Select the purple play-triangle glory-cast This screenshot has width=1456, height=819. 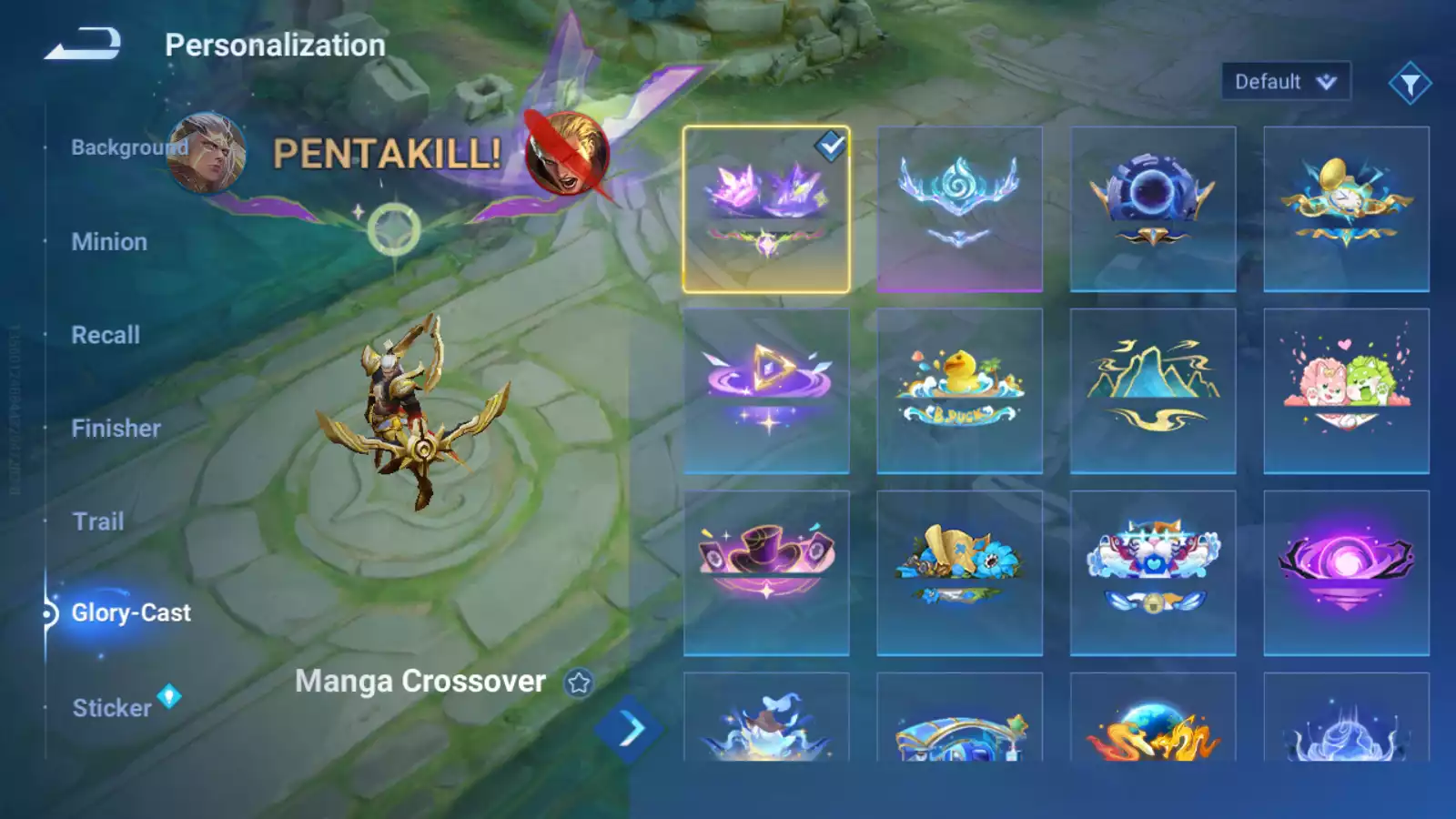point(766,391)
